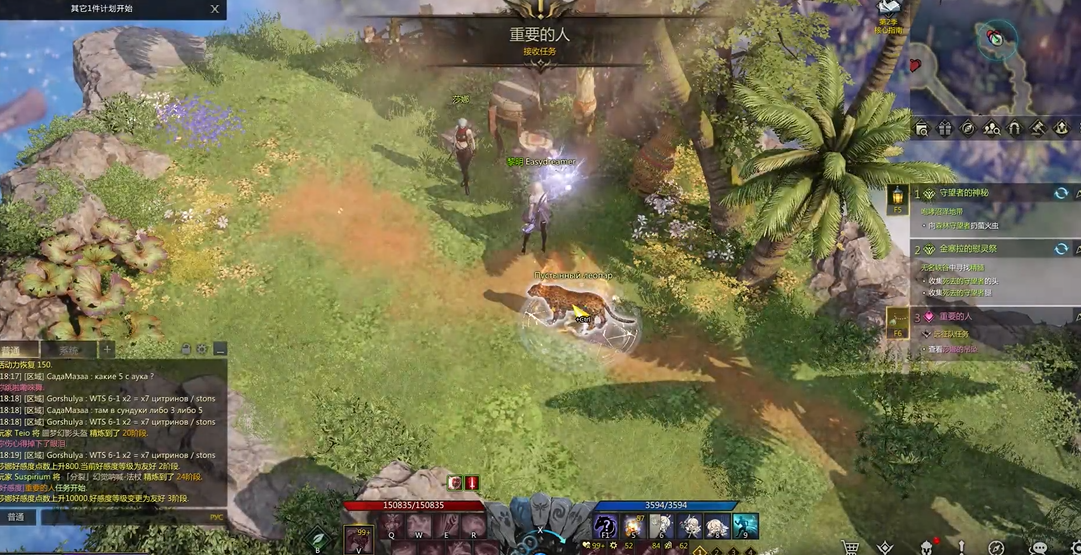Activate the skill in slot 9
1081x555 pixels.
coord(745,526)
